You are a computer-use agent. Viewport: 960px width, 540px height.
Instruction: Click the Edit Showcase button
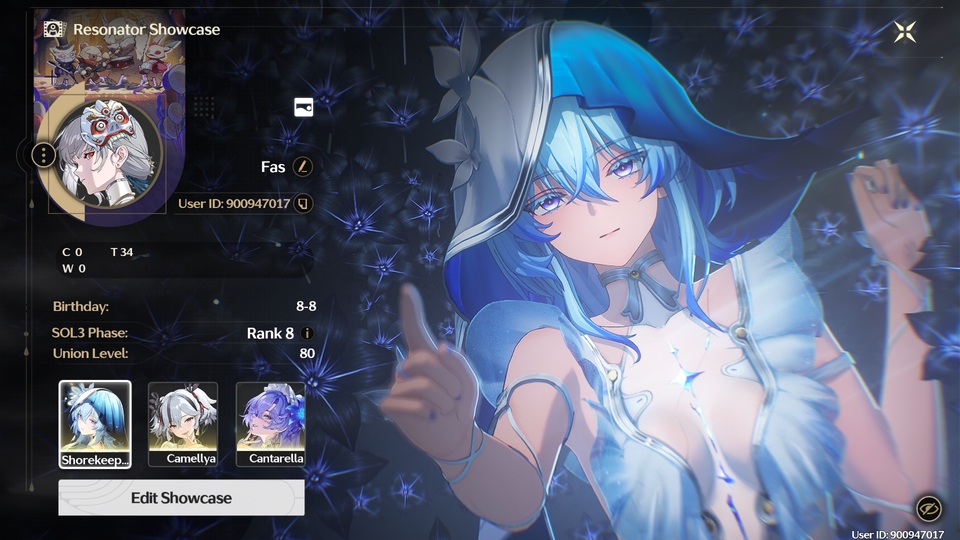coord(181,497)
